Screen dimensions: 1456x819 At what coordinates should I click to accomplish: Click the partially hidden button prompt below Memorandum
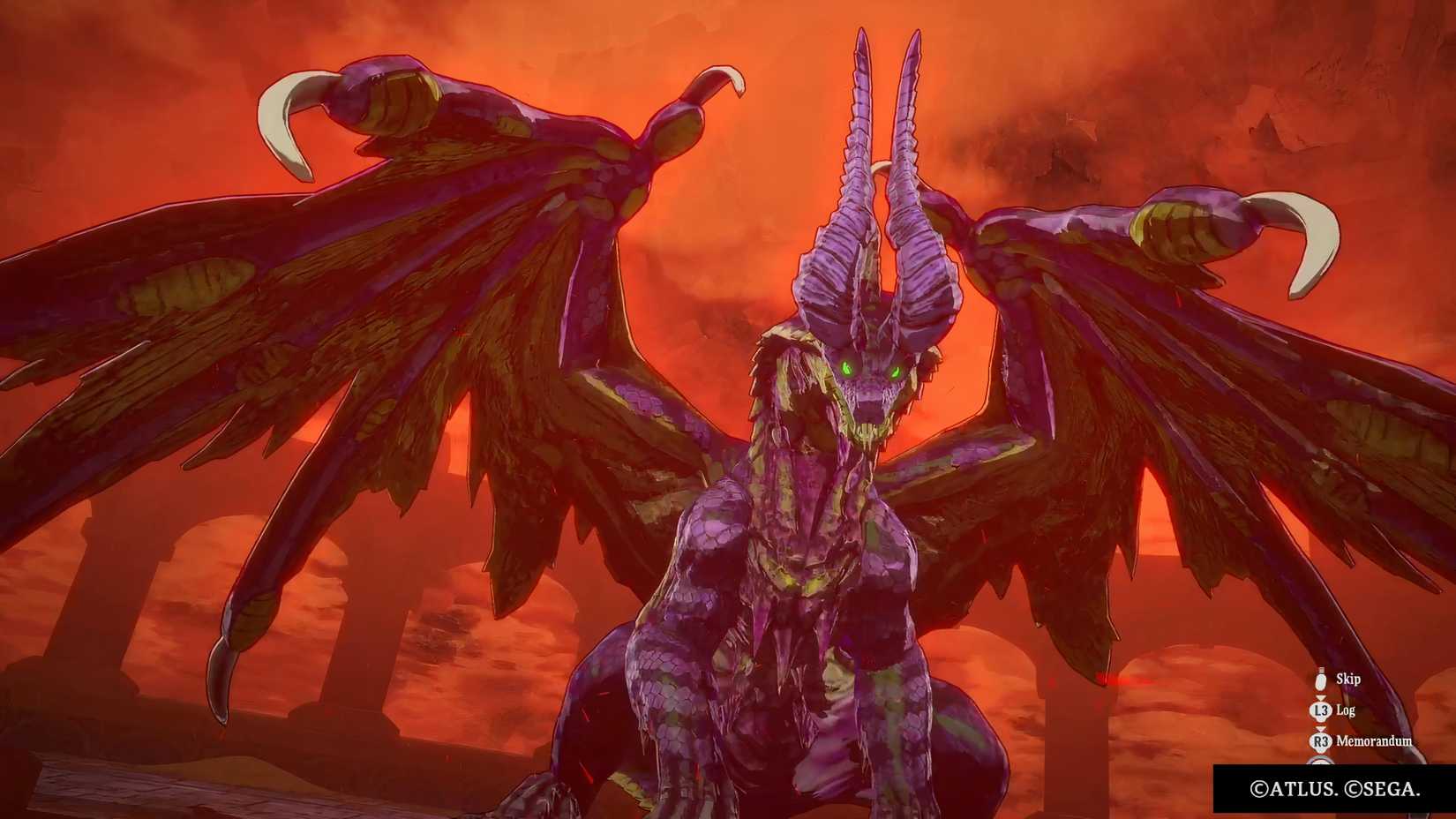point(1320,760)
